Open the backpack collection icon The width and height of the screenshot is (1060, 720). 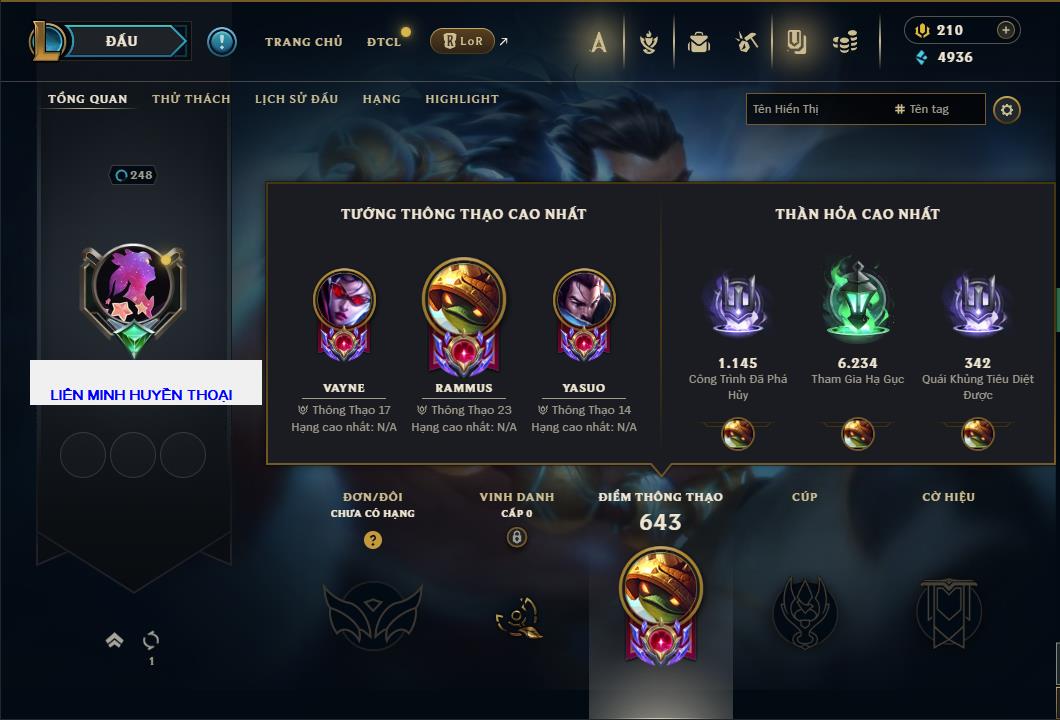(698, 42)
